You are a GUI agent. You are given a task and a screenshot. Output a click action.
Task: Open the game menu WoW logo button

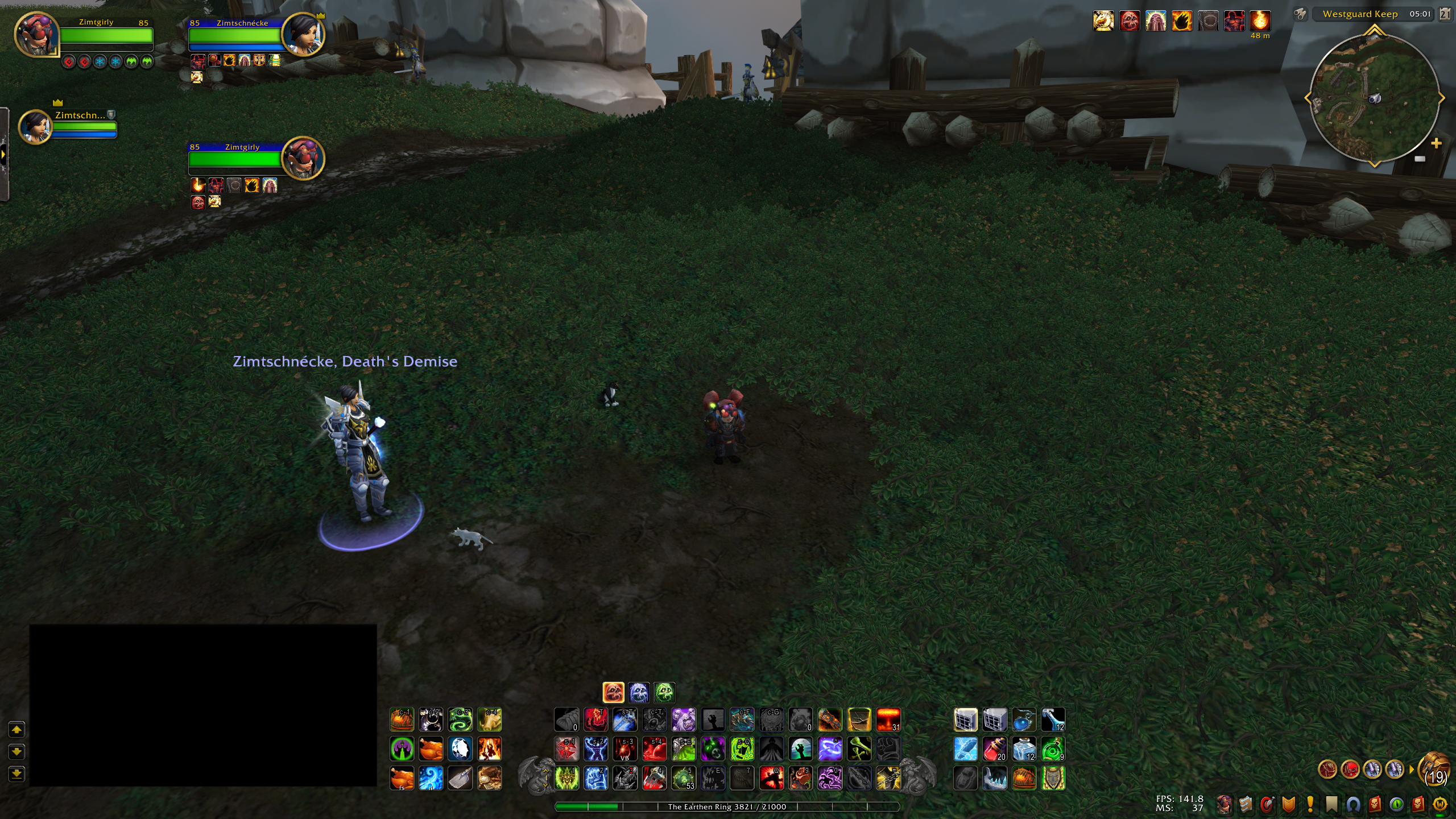[1440, 804]
